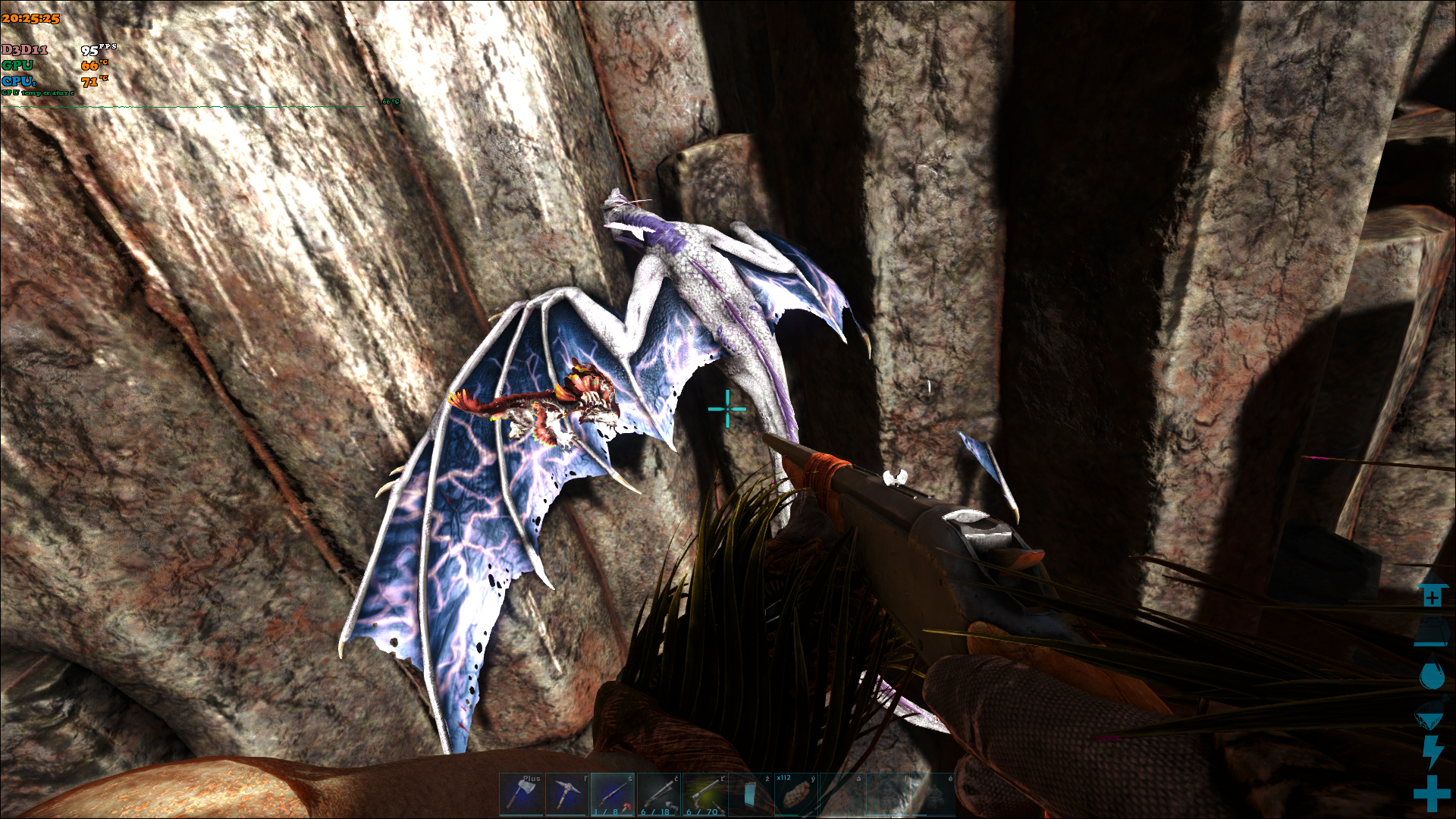Image resolution: width=1456 pixels, height=819 pixels.
Task: Equip the gun showing 6 / 70 ammo
Action: click(704, 794)
